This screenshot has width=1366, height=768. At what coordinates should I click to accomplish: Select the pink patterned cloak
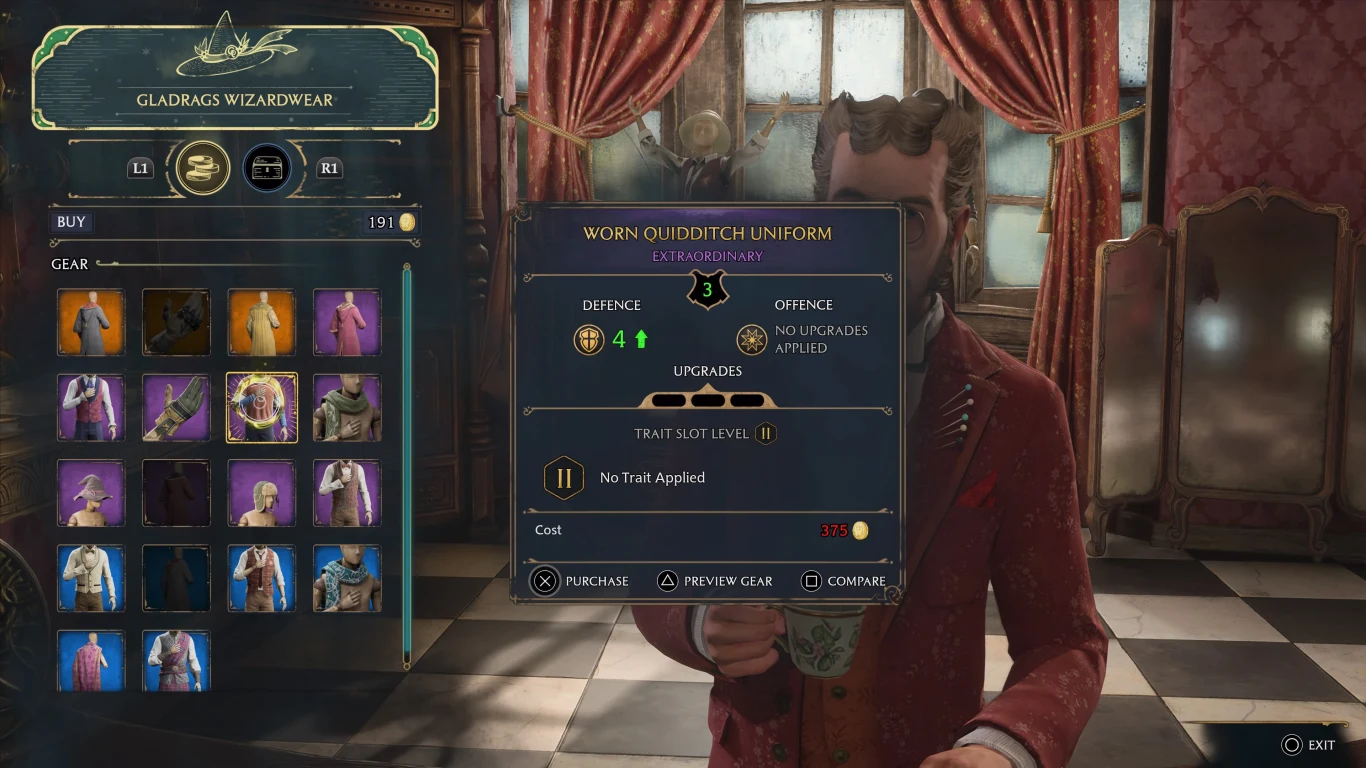coord(91,660)
